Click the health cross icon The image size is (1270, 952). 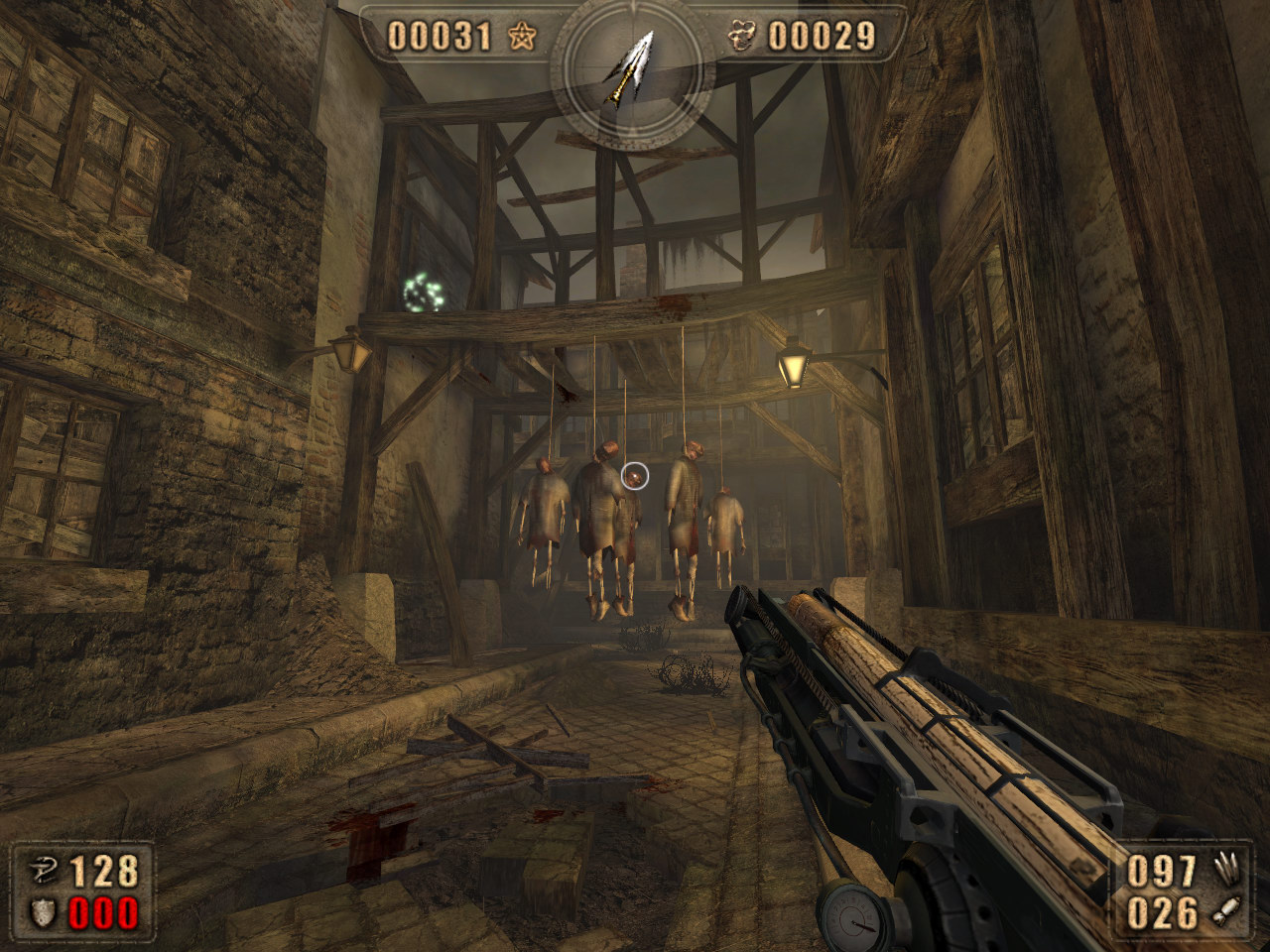click(x=41, y=873)
